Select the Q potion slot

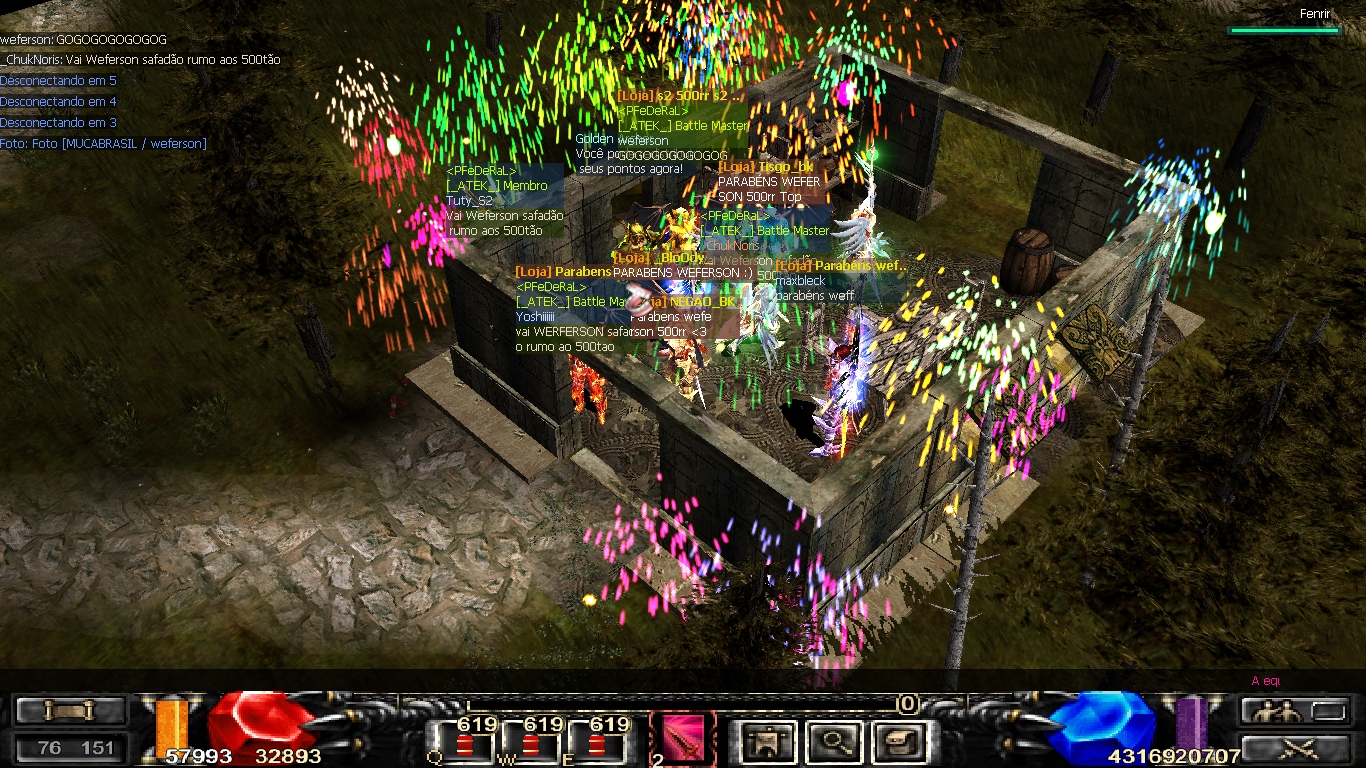464,744
